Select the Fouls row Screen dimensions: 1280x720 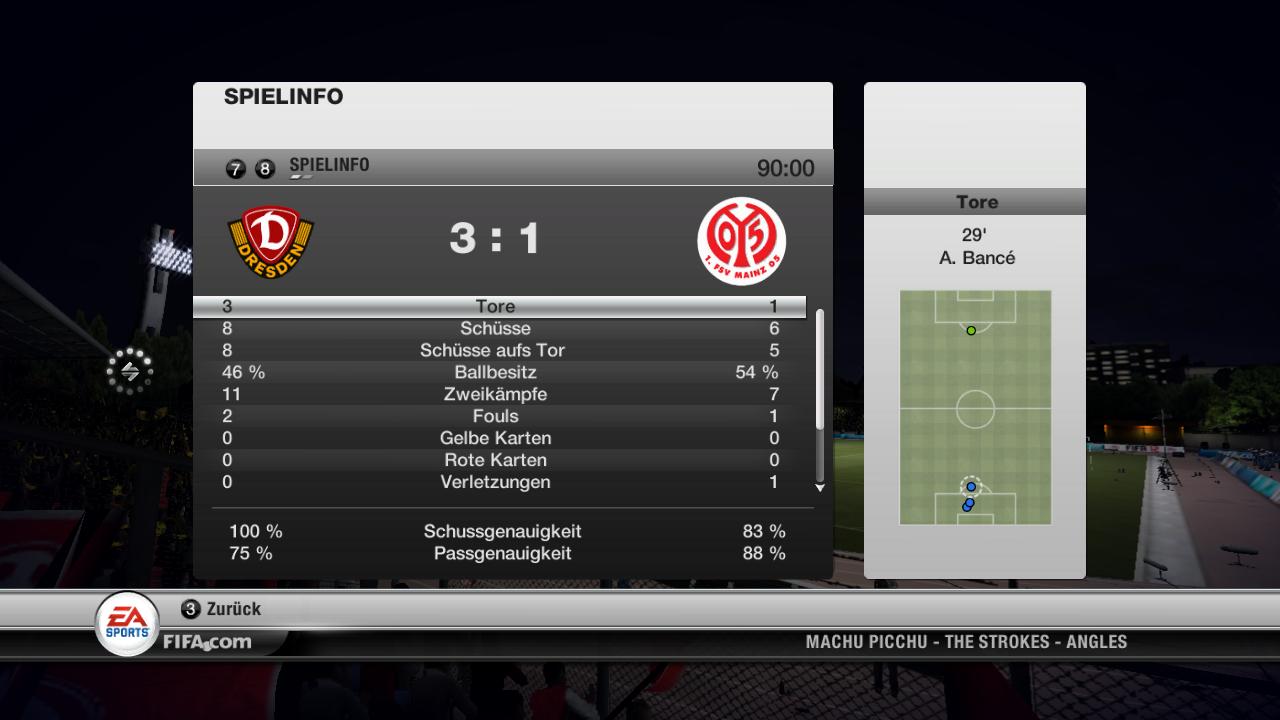click(499, 417)
